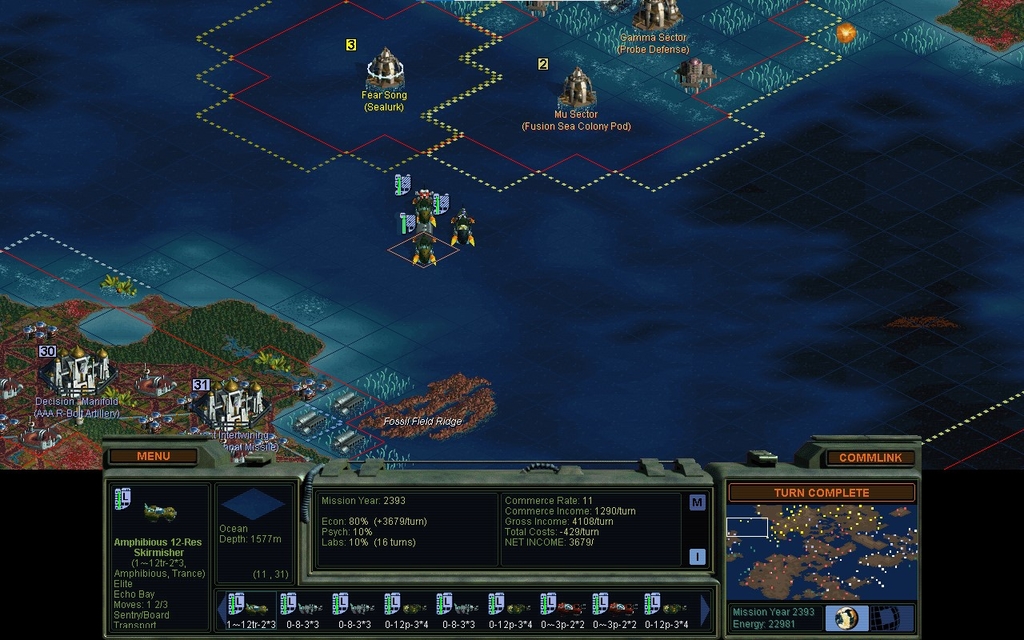Select the 1~12tr-2*3 unit in stack list
Viewport: 1024px width, 640px height.
(x=250, y=608)
